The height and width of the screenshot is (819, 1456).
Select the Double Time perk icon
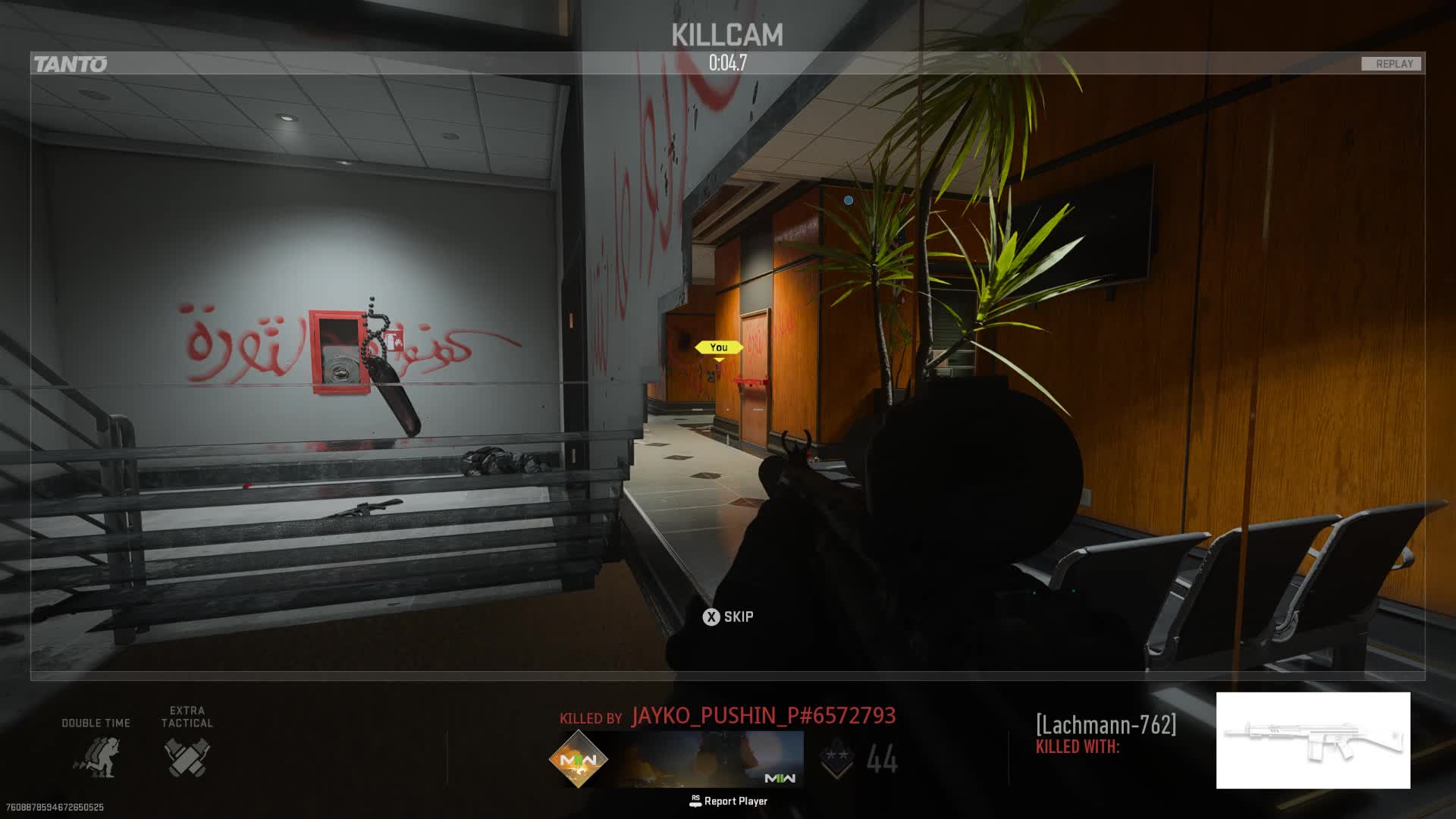[96, 757]
